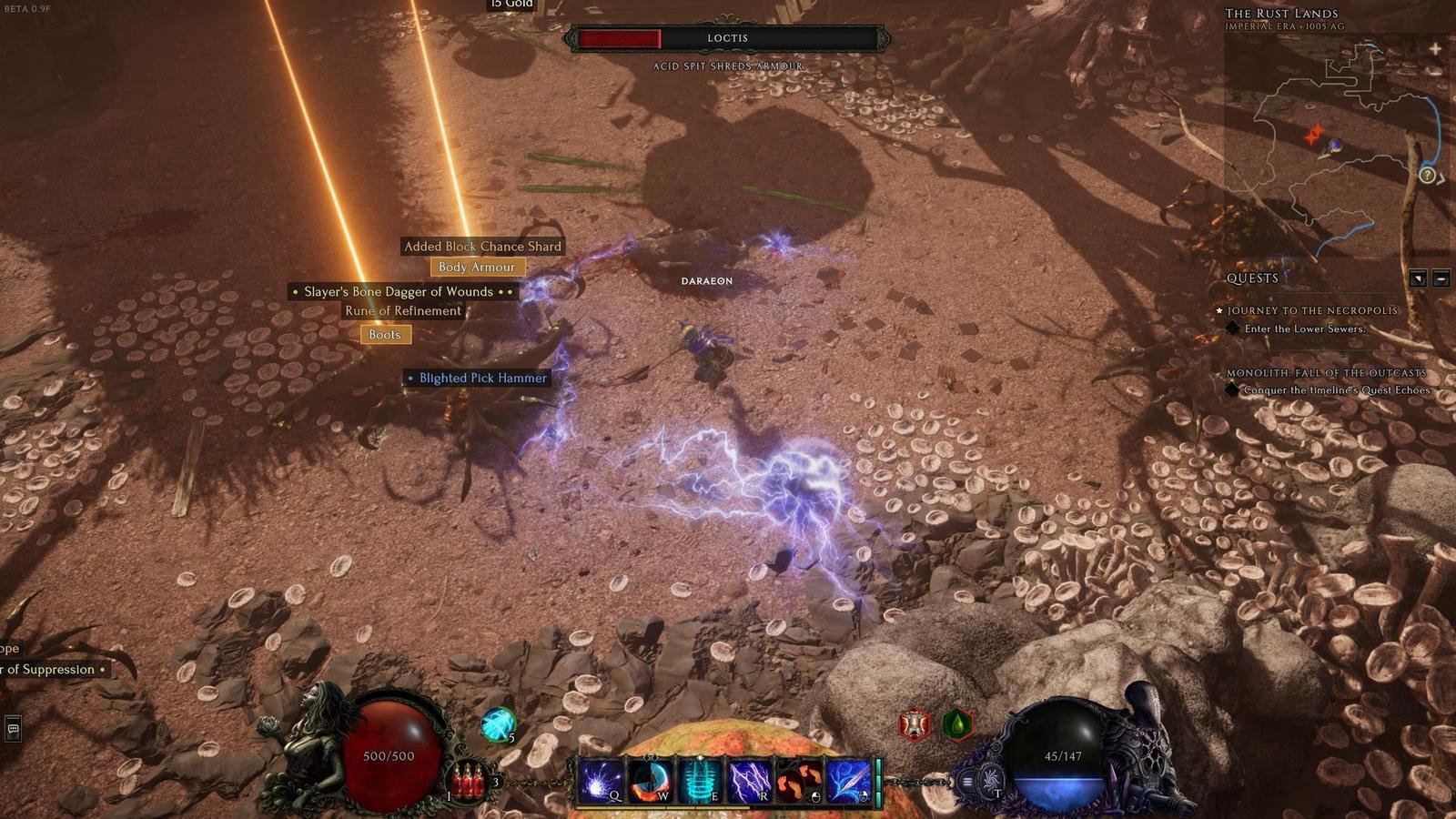Minimize the Quests tracker panel
The height and width of the screenshot is (819, 1456).
click(x=1441, y=278)
